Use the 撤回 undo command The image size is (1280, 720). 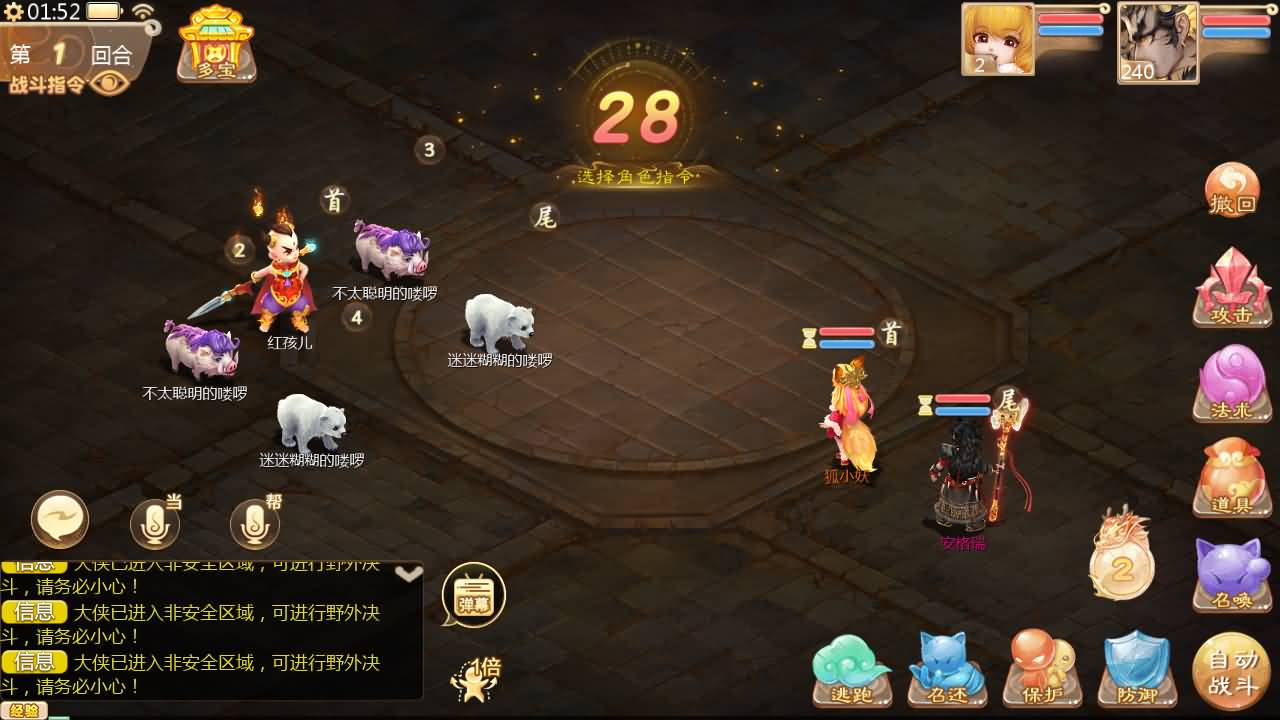tap(1231, 190)
